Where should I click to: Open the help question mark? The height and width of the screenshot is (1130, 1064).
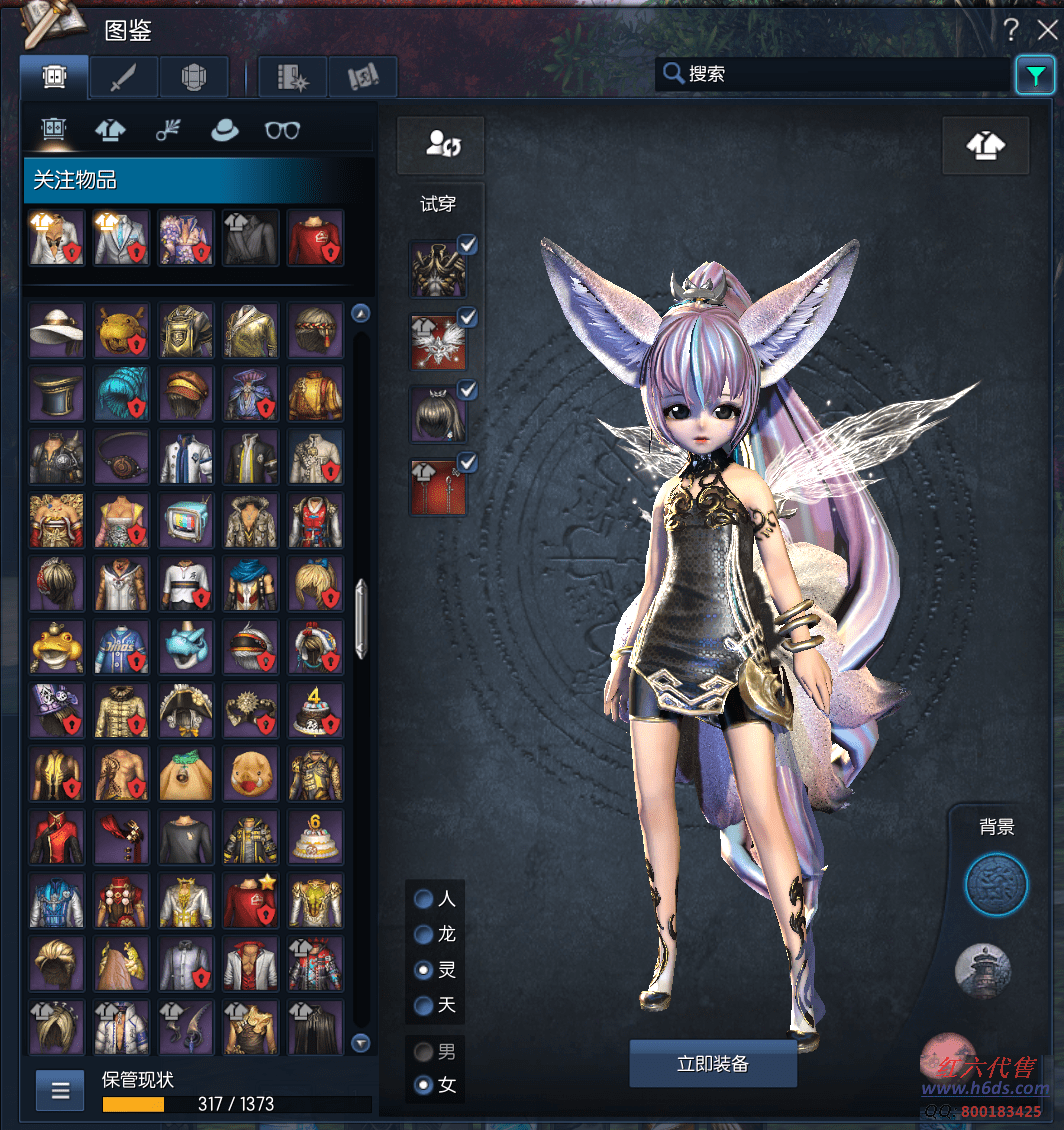1011,30
